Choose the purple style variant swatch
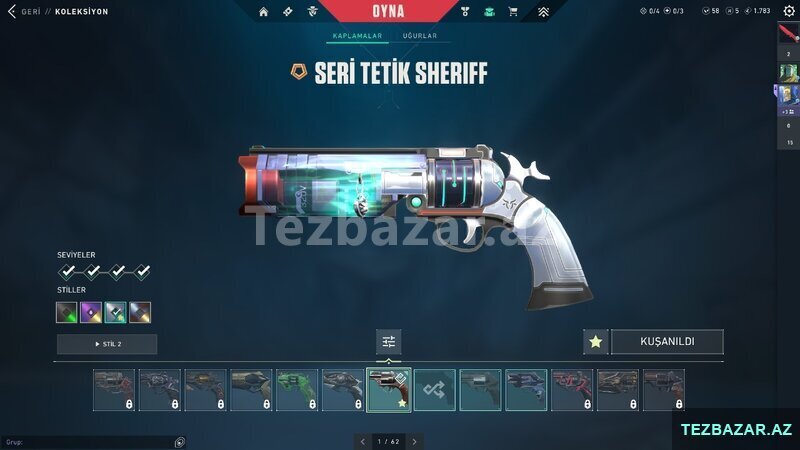Image resolution: width=800 pixels, height=450 pixels. tap(92, 312)
